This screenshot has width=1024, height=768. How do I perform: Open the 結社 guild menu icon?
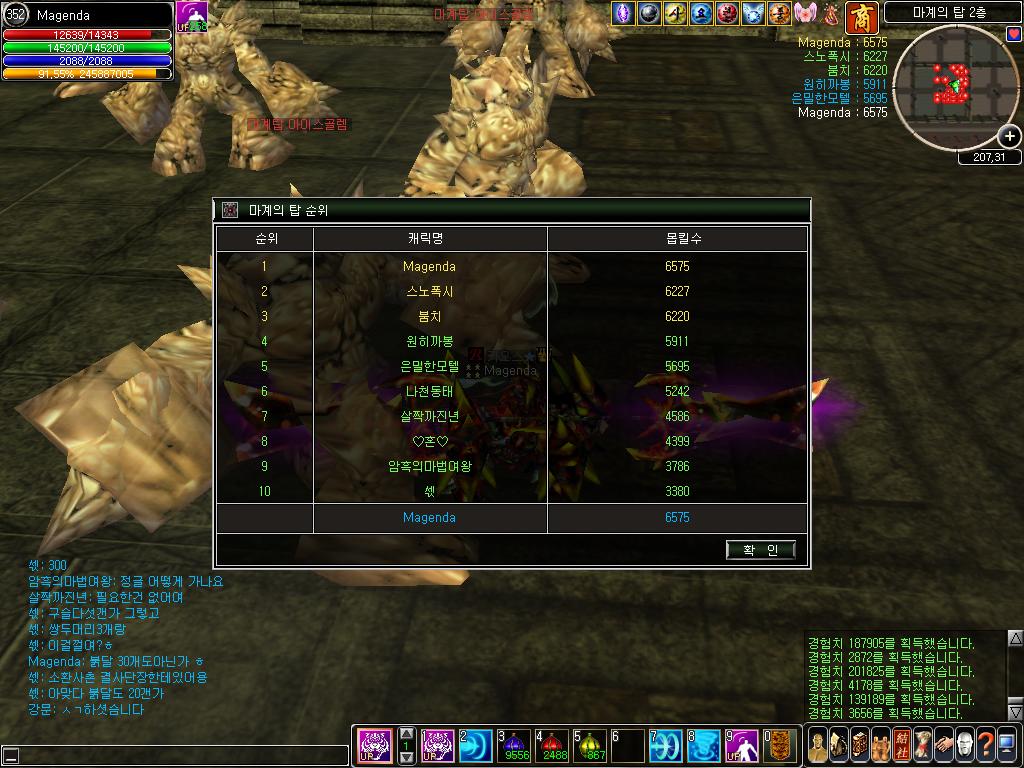pos(903,745)
